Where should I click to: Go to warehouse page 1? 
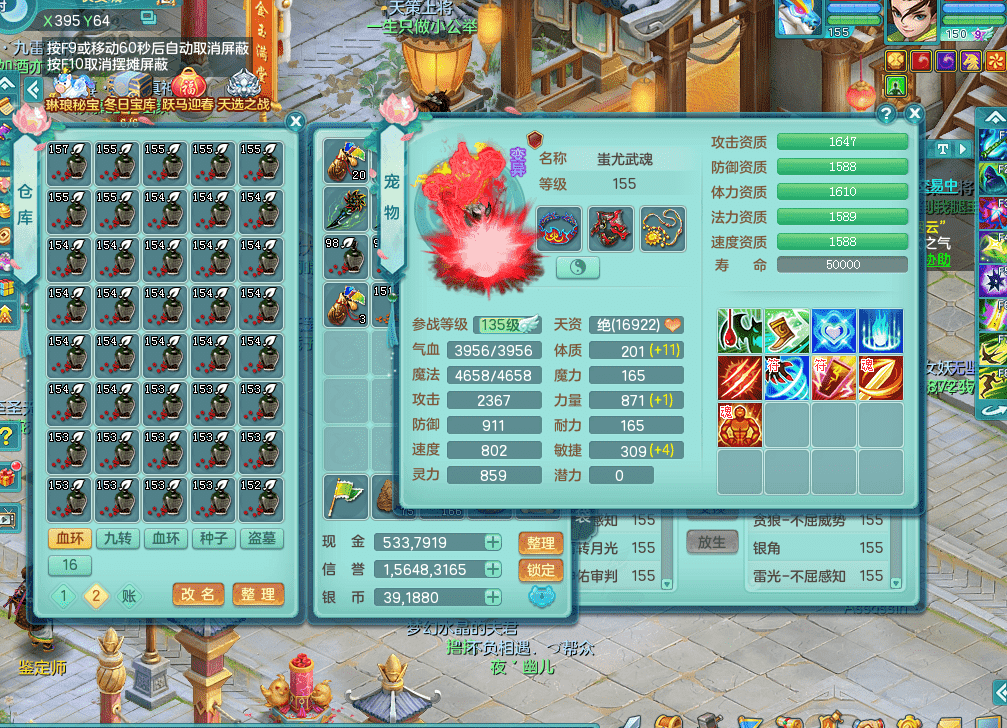[x=63, y=596]
